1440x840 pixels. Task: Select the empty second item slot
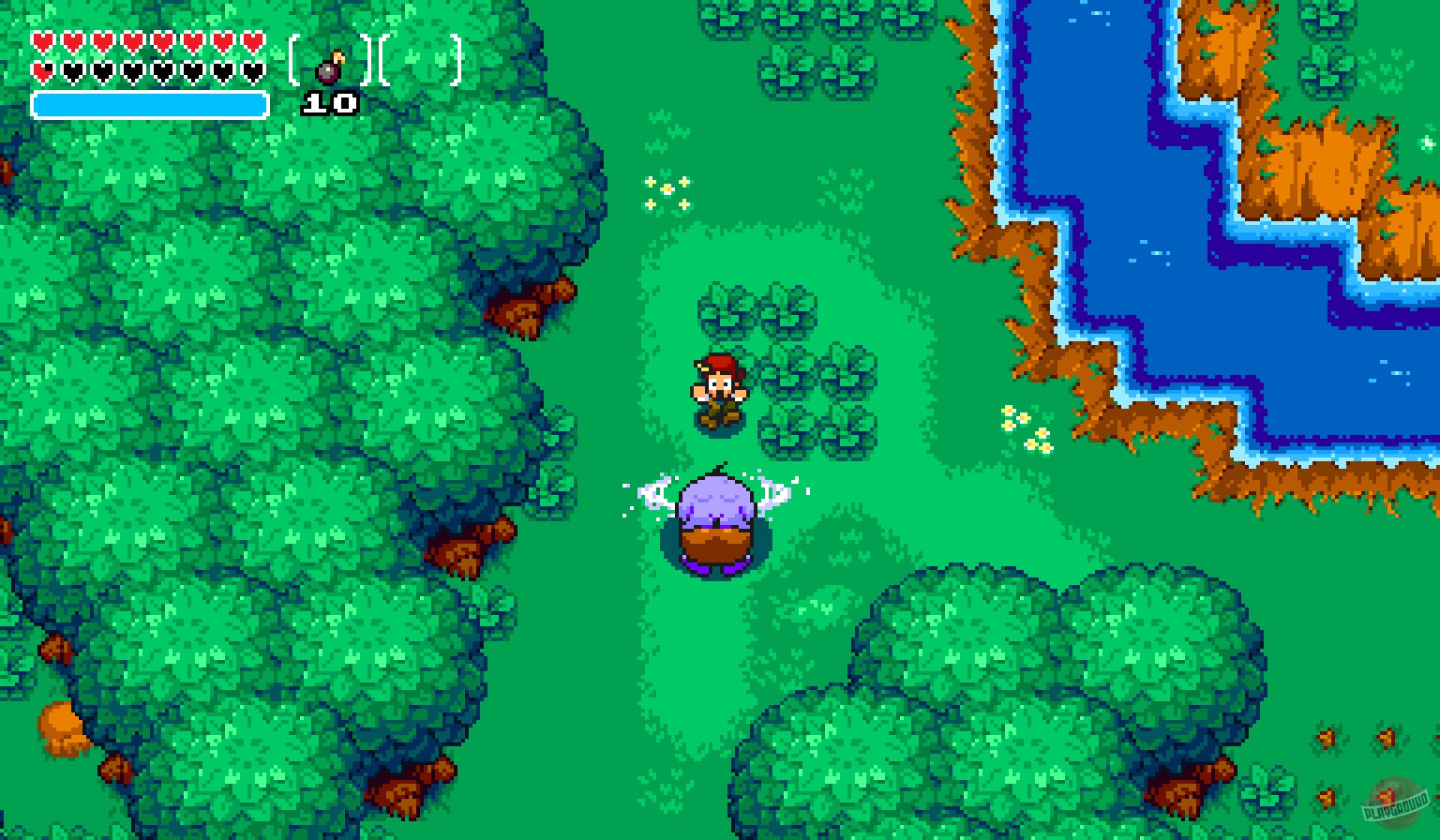pos(421,61)
